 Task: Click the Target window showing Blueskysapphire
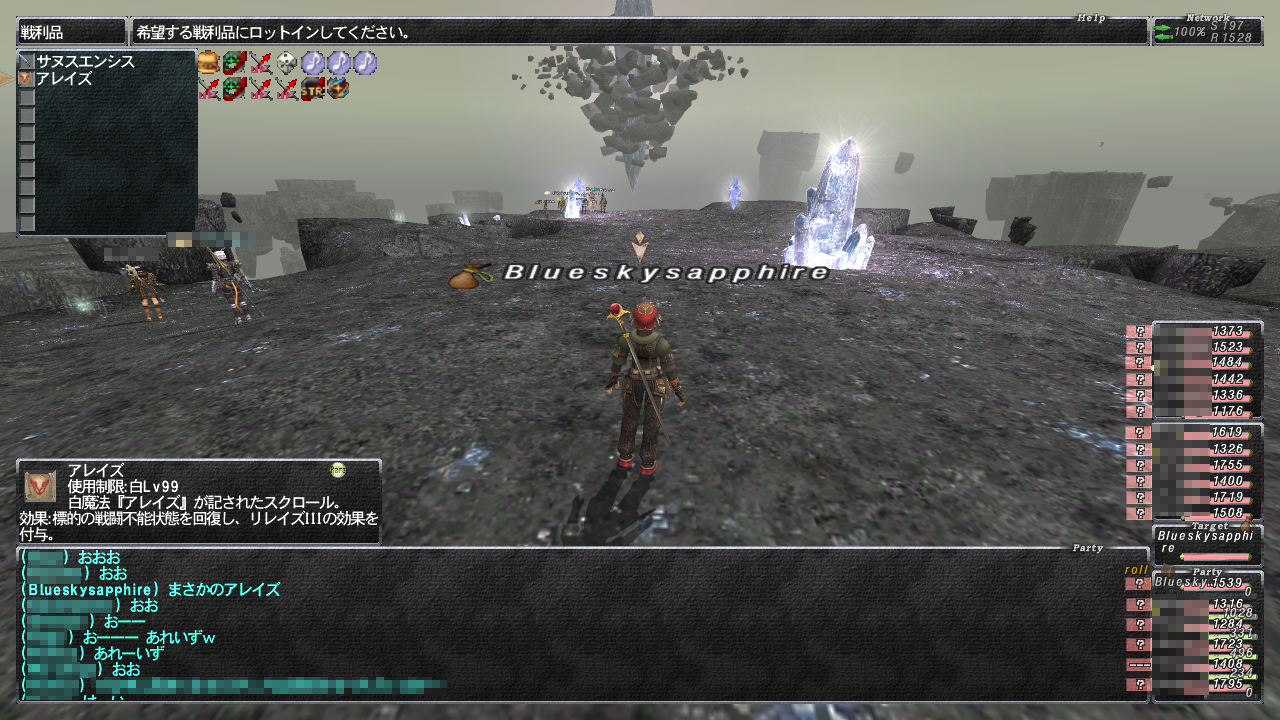[x=1205, y=542]
